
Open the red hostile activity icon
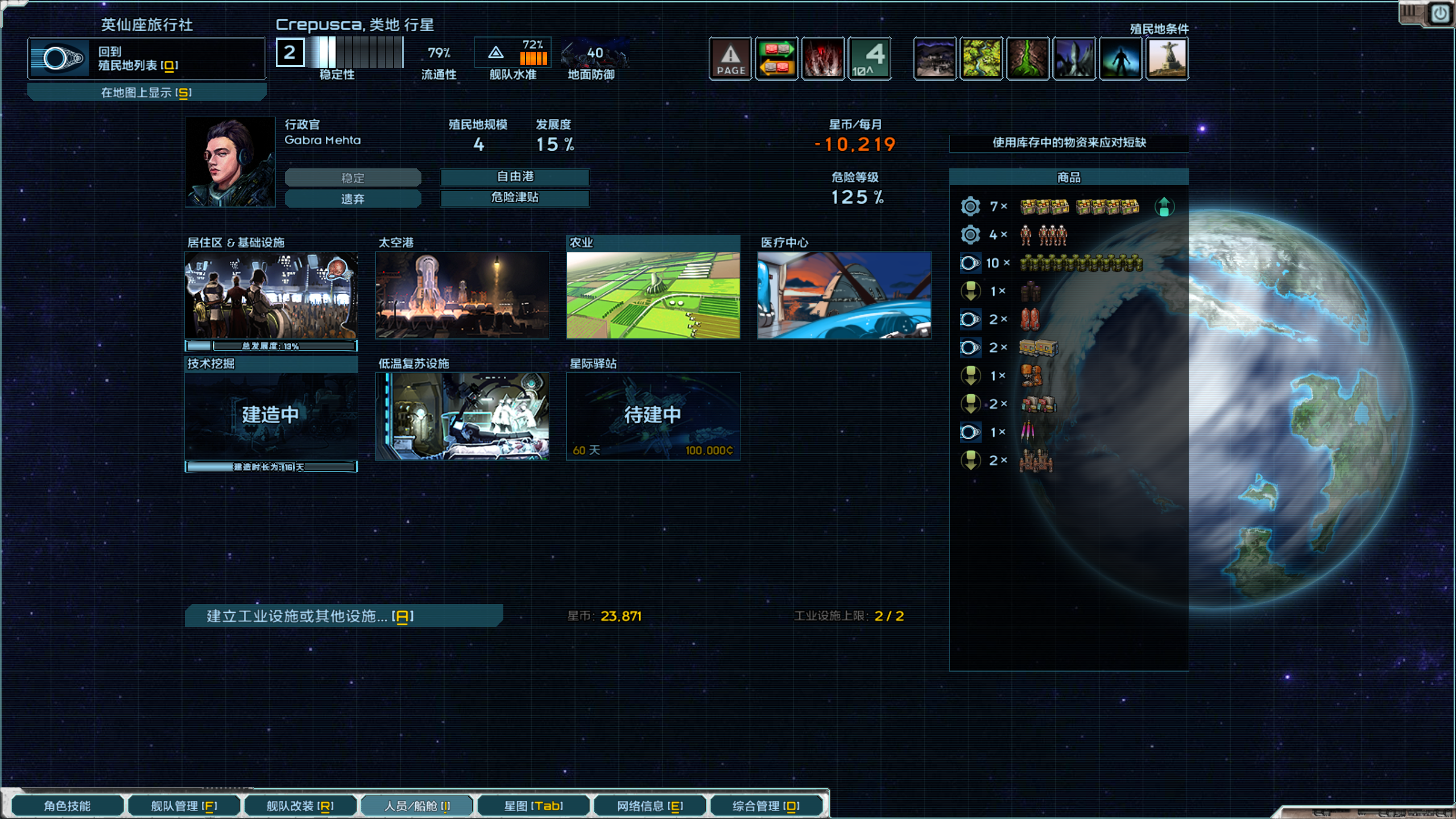click(x=823, y=59)
